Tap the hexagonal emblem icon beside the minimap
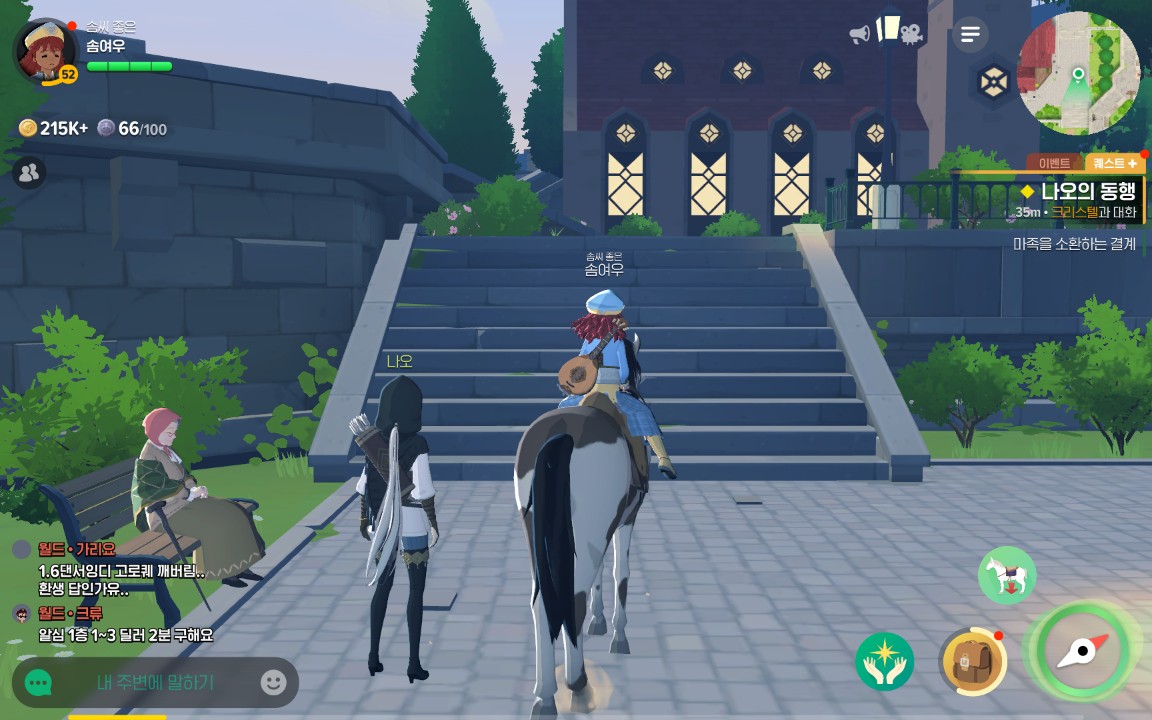Screen dimensions: 1152x720 coord(993,82)
